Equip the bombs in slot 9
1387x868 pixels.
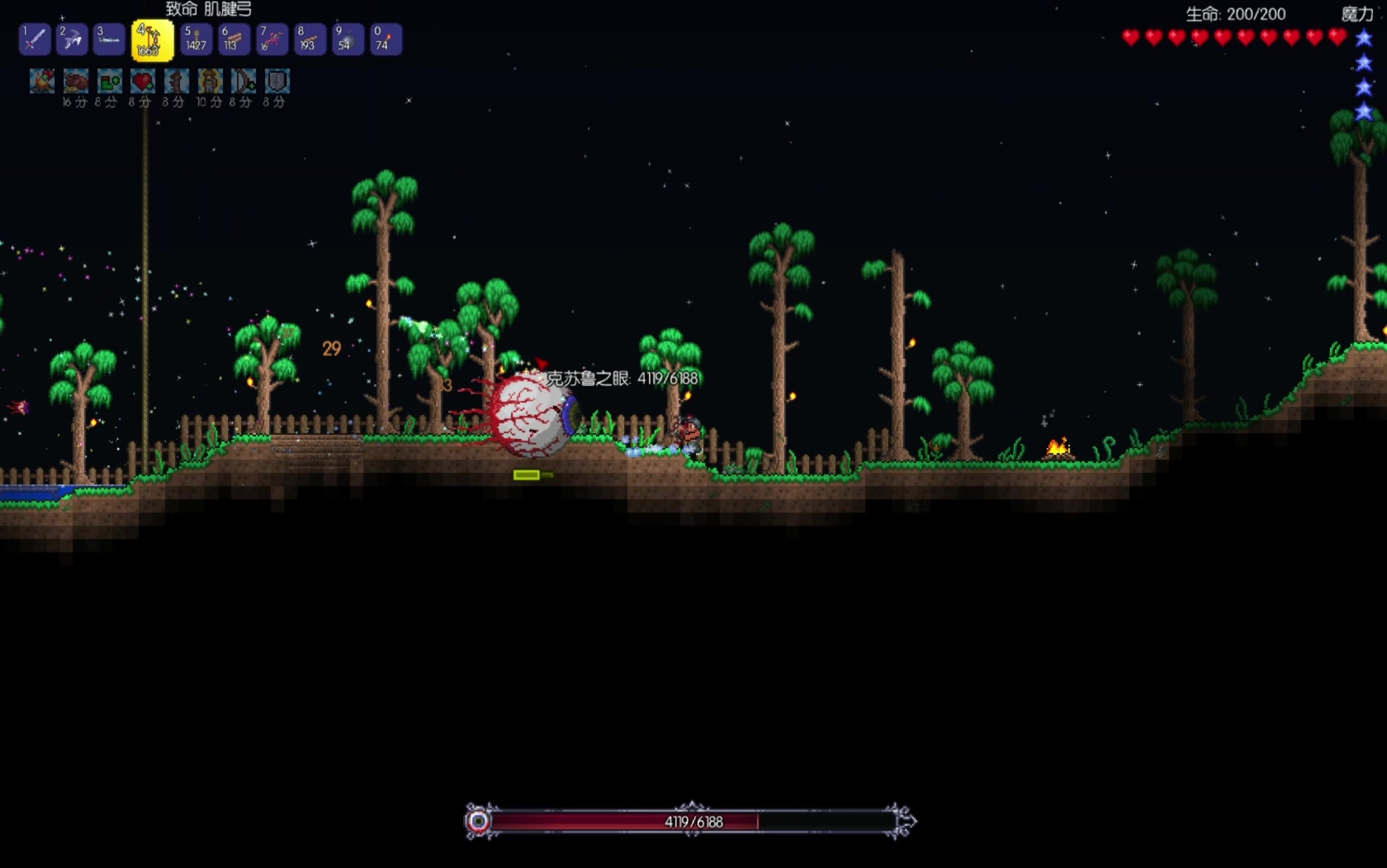(347, 40)
